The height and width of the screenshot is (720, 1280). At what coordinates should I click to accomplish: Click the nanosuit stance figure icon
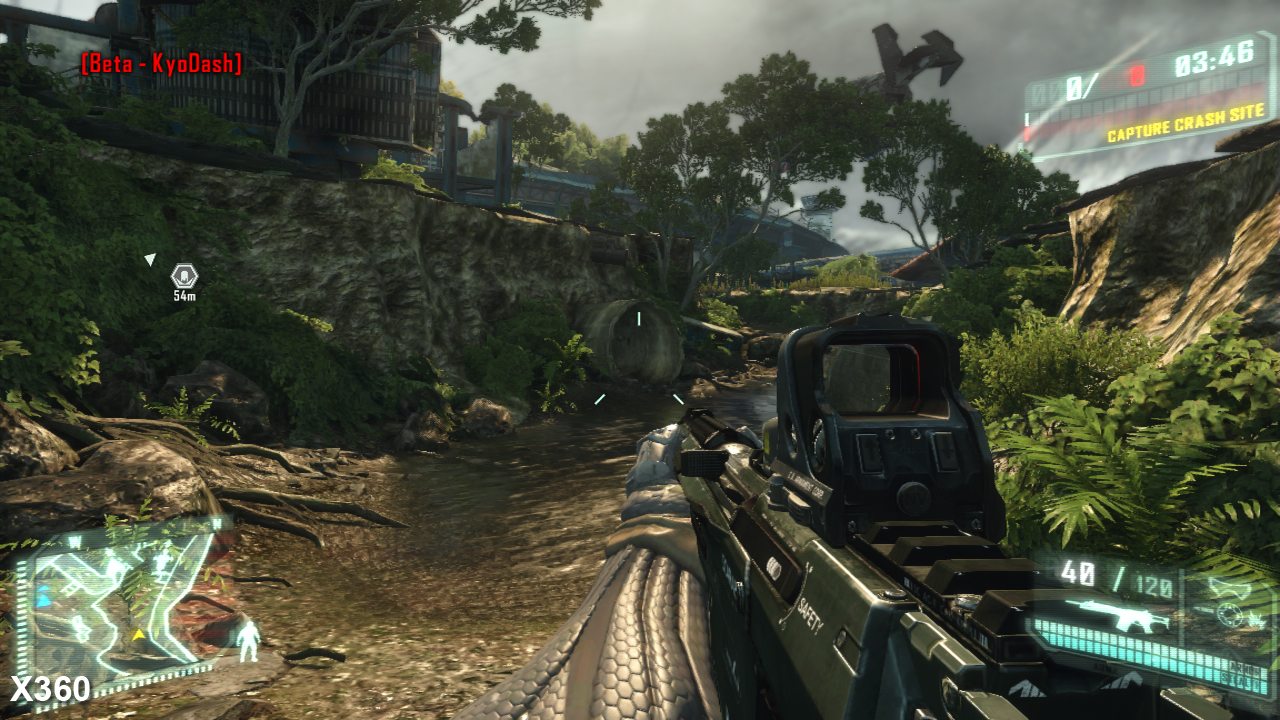pyautogui.click(x=248, y=640)
